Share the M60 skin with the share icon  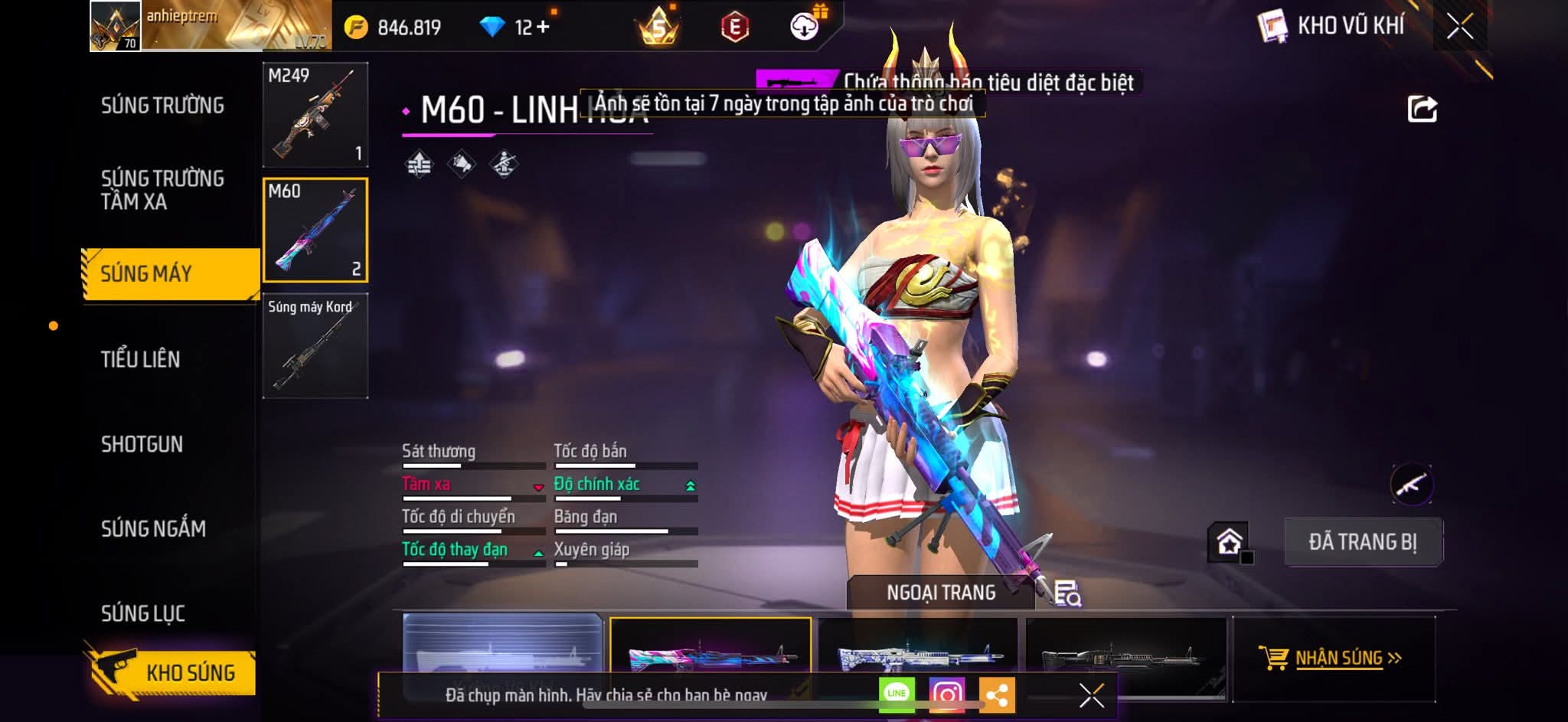tap(1422, 109)
